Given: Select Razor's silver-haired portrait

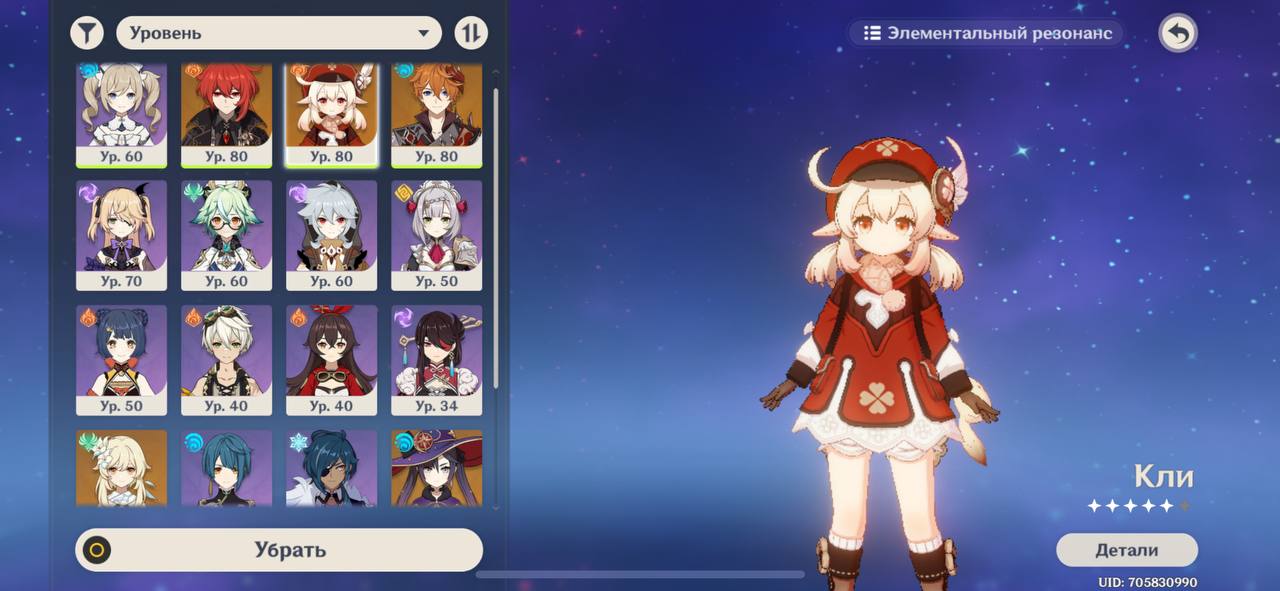Looking at the screenshot, I should pyautogui.click(x=332, y=236).
